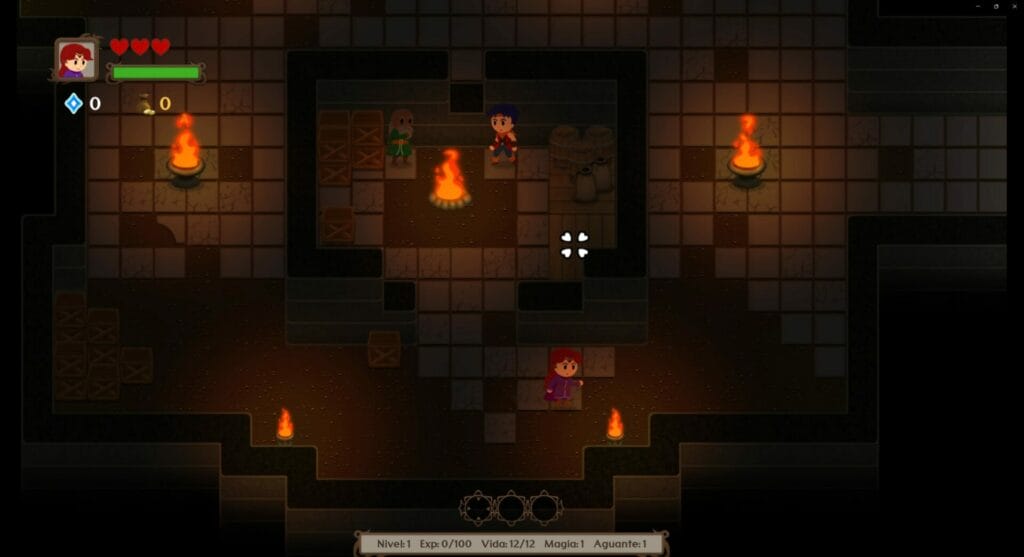The width and height of the screenshot is (1024, 557).
Task: Click the blue gem currency icon
Action: [73, 103]
